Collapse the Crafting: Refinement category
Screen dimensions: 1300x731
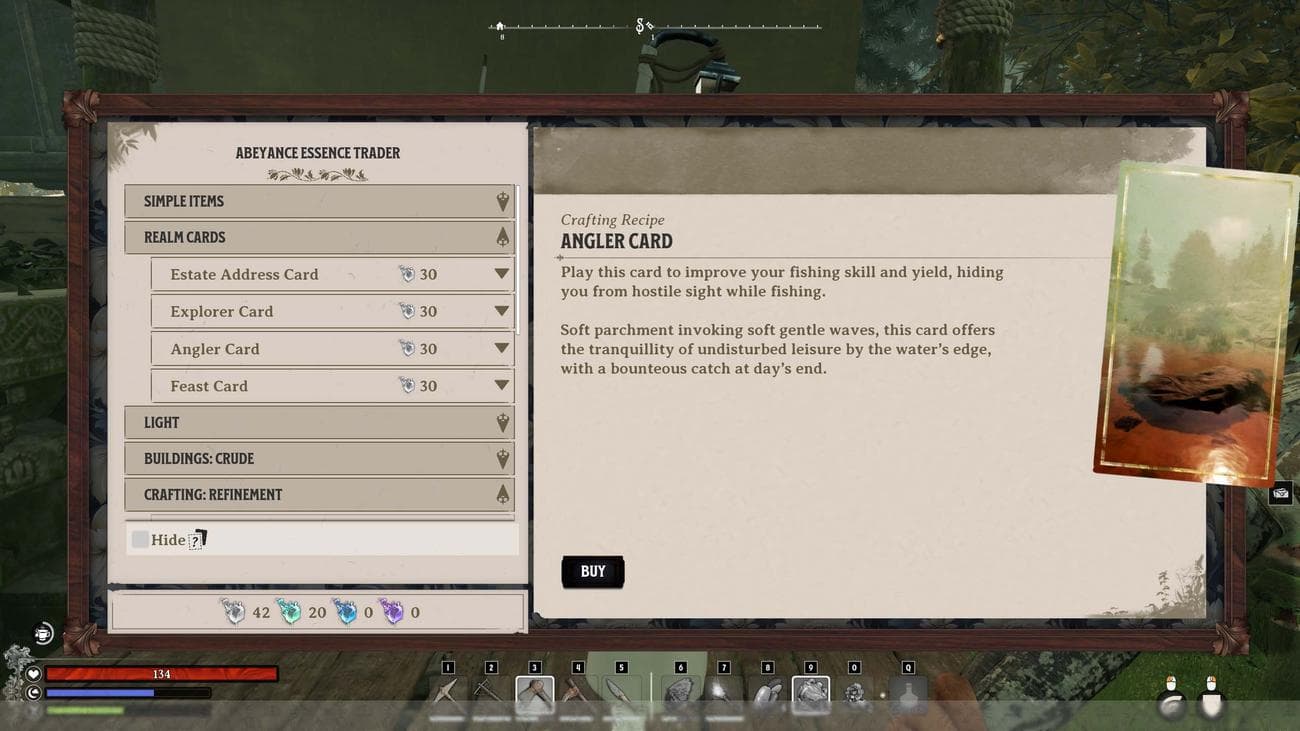click(319, 495)
